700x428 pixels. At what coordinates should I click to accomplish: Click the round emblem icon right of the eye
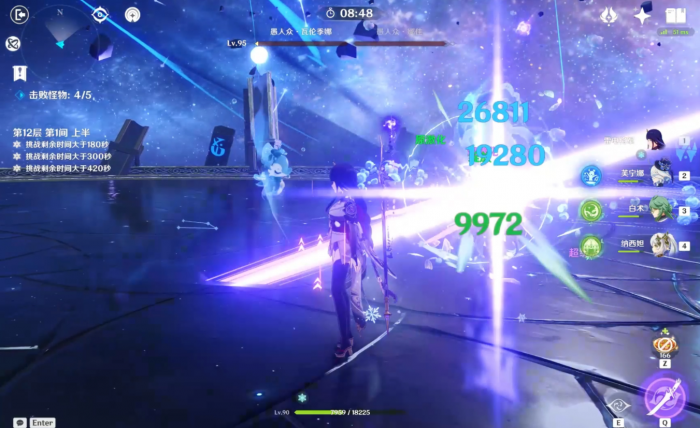point(132,14)
